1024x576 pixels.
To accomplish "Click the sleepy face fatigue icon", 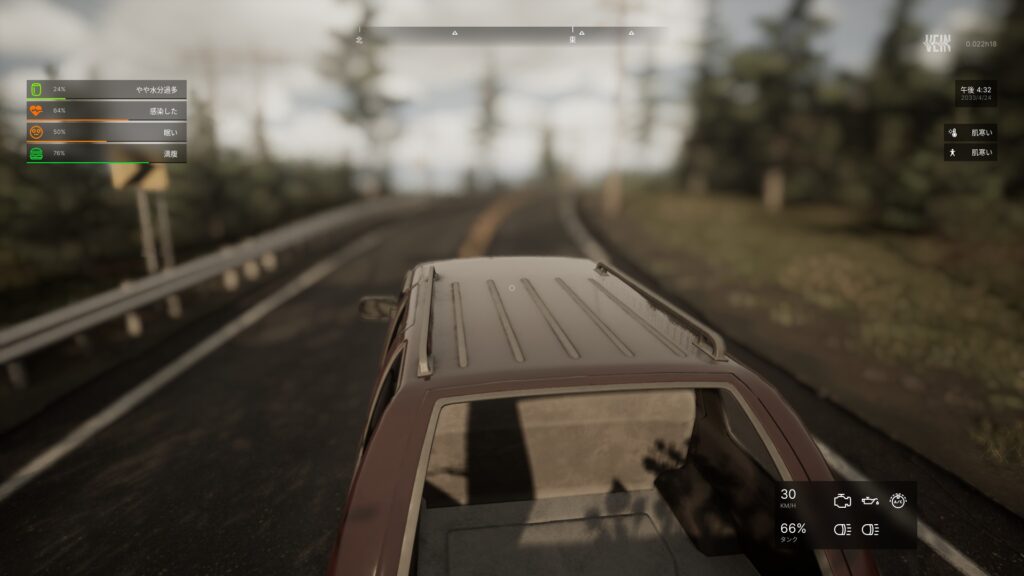I will [36, 132].
